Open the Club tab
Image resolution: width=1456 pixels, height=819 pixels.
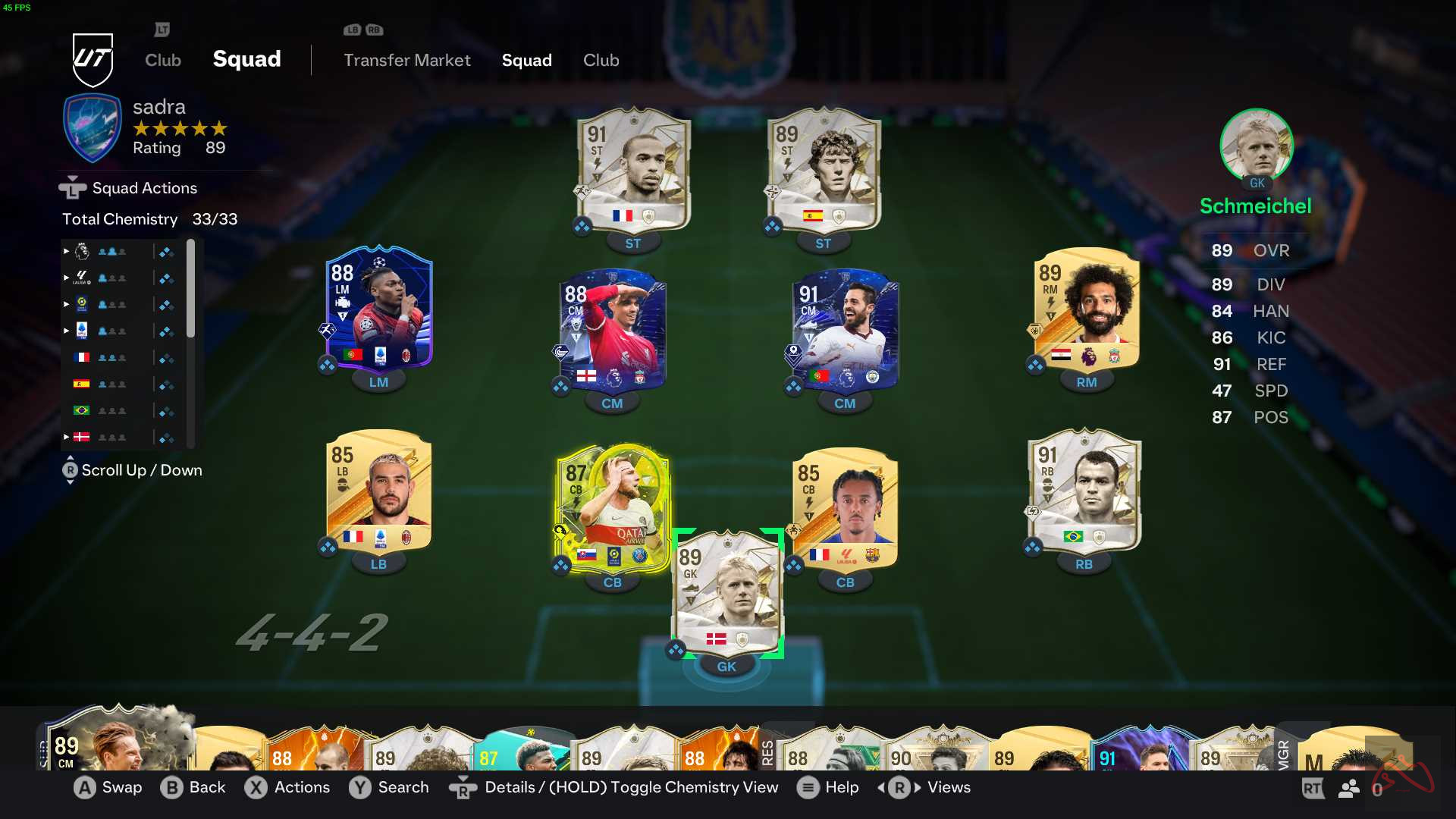[x=601, y=60]
